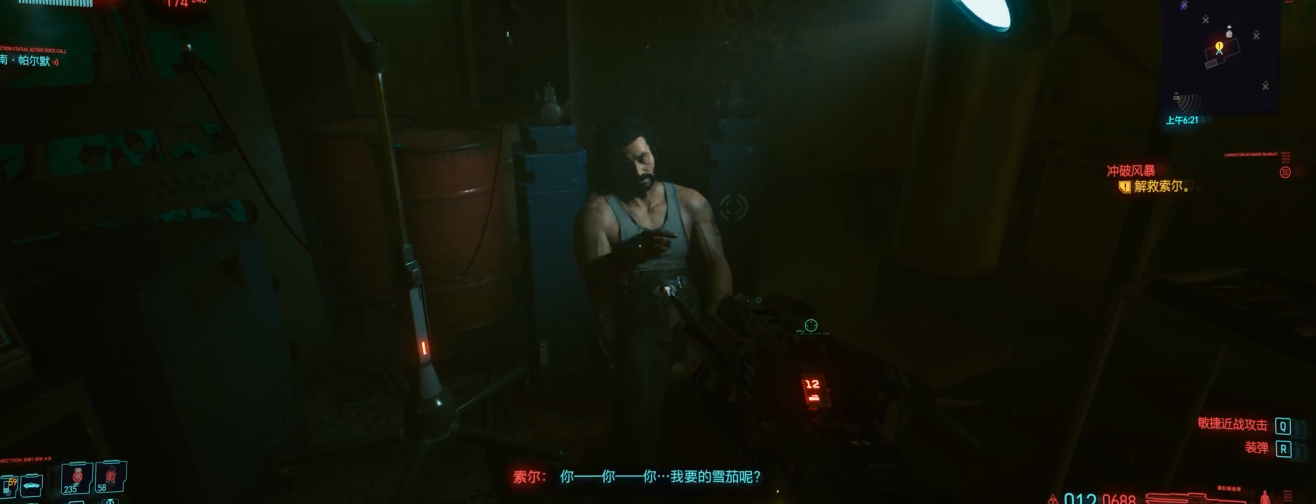Open the phone icon

[x=5, y=488]
